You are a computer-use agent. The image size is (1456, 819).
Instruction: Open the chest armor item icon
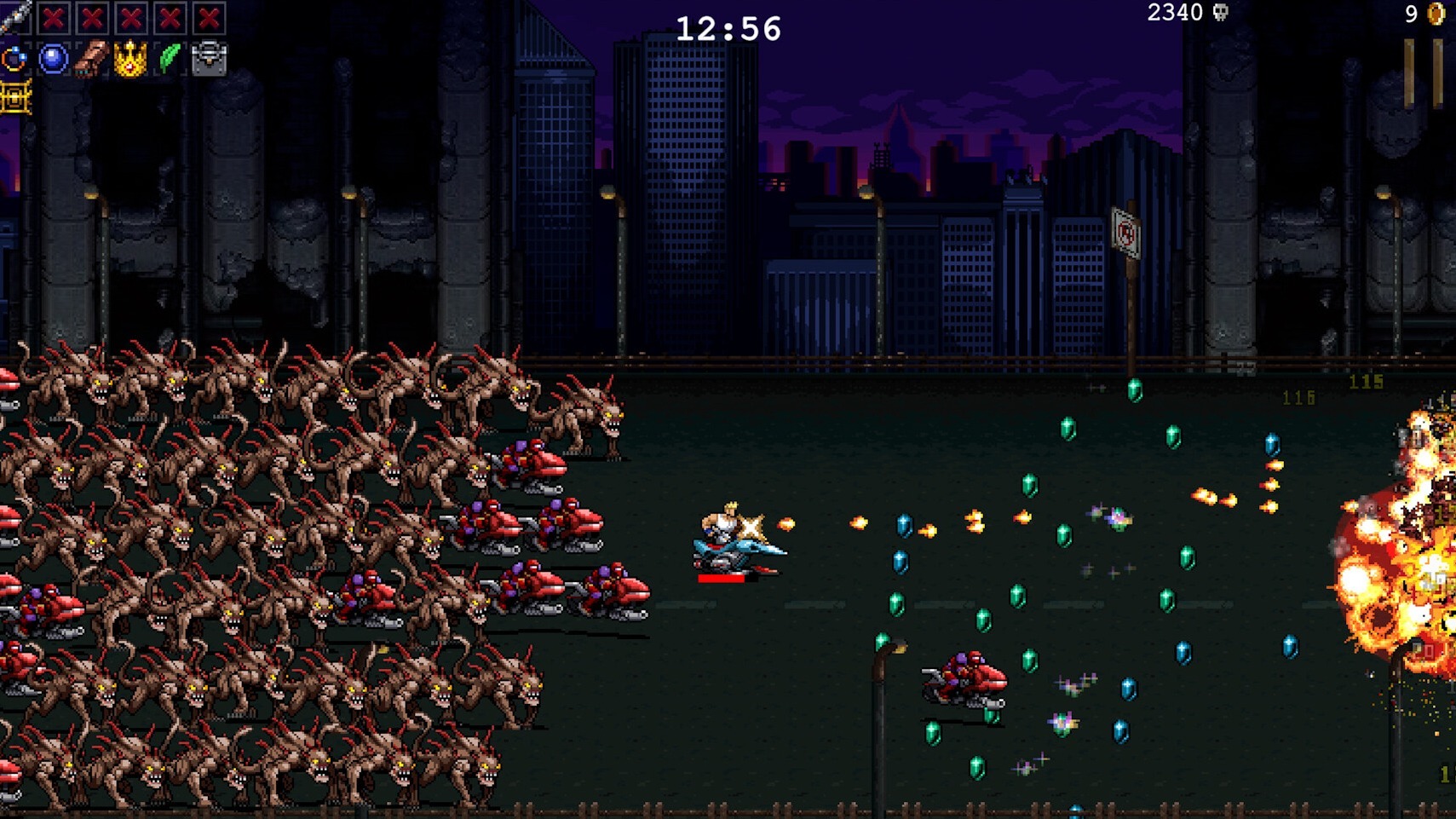click(208, 60)
